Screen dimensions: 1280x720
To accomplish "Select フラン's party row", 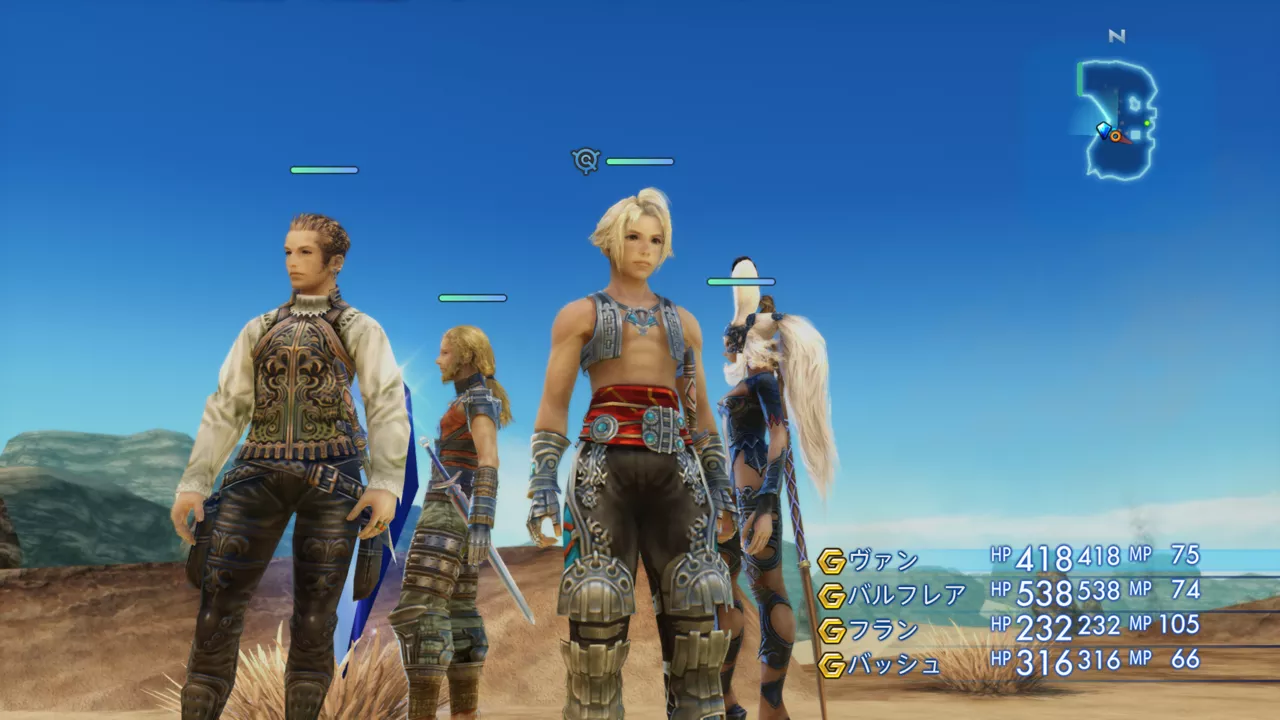I will click(883, 630).
